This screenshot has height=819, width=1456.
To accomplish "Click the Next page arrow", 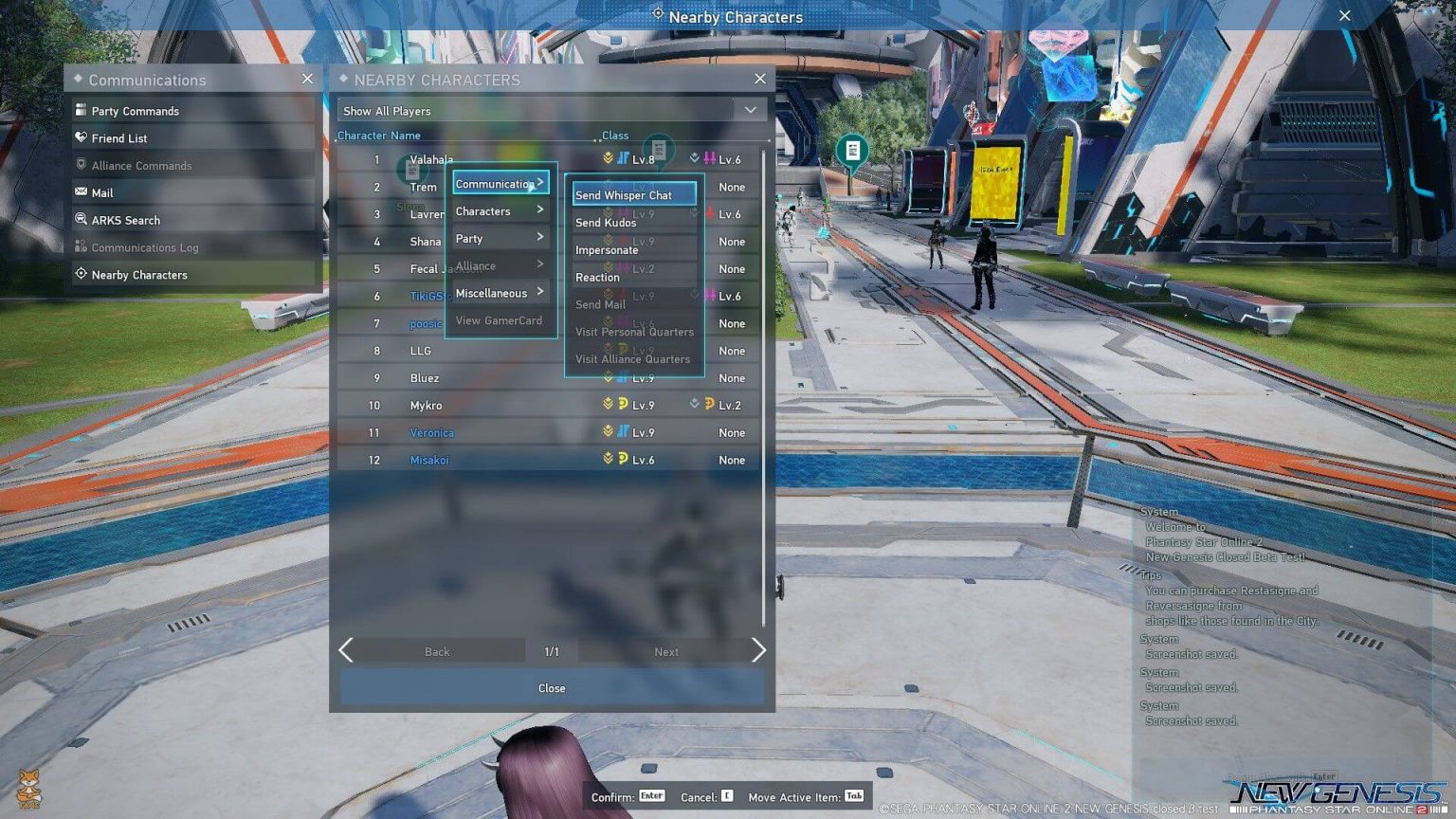I will pyautogui.click(x=758, y=650).
